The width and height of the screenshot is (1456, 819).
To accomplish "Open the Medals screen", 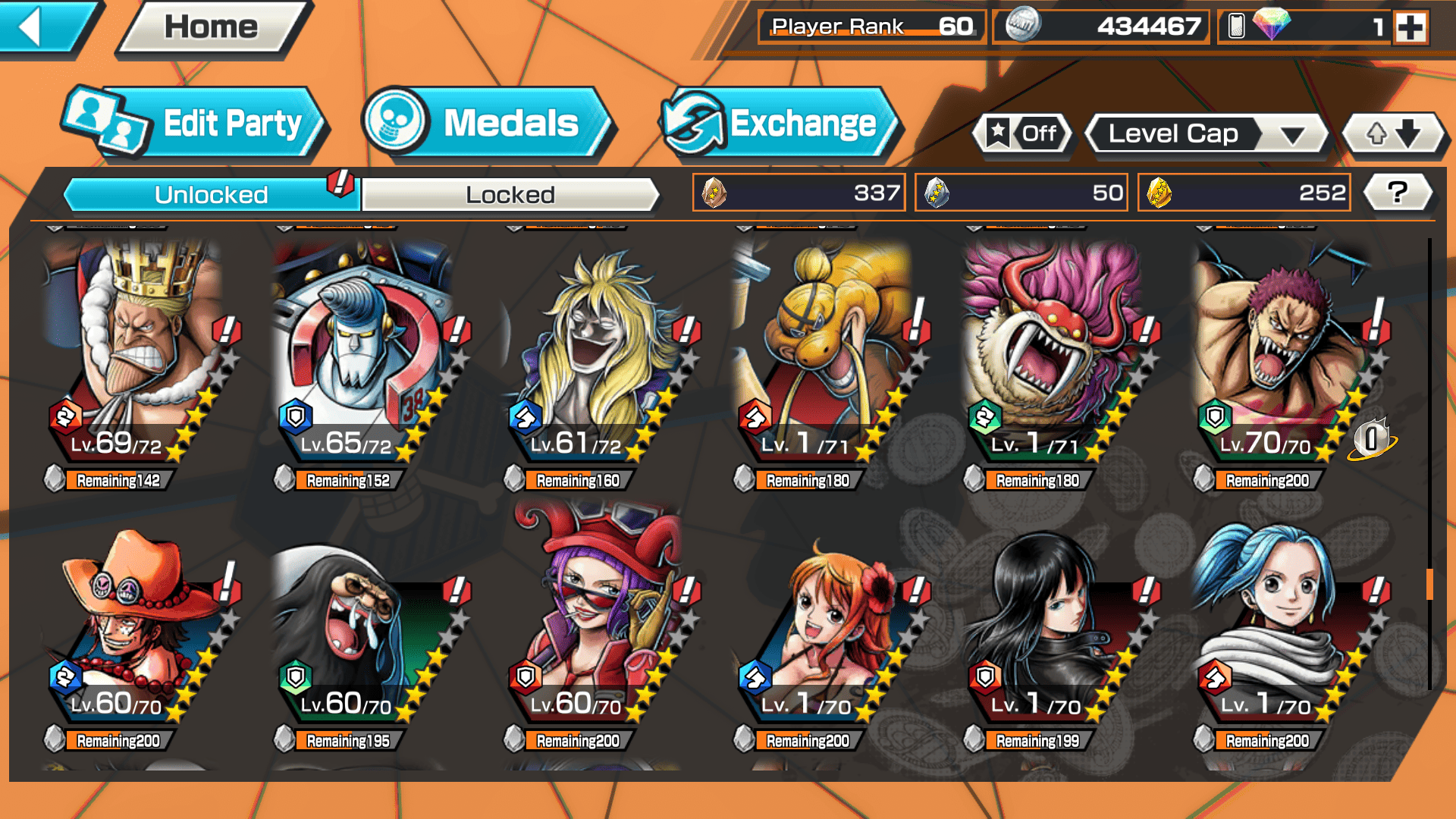I will (488, 123).
